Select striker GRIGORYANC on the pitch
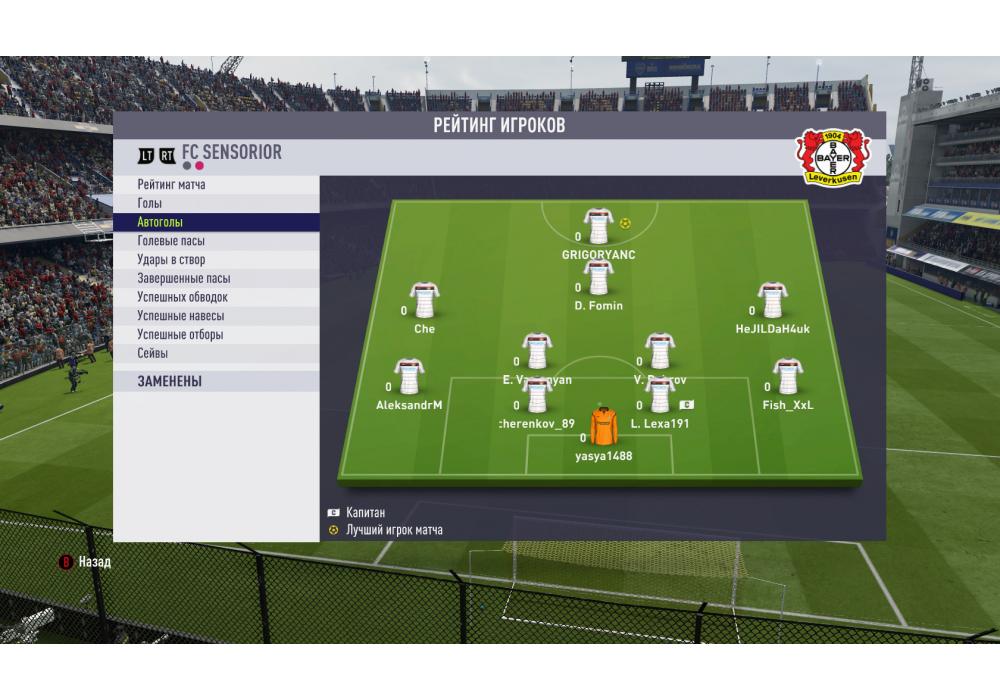1000x700 pixels. point(598,227)
